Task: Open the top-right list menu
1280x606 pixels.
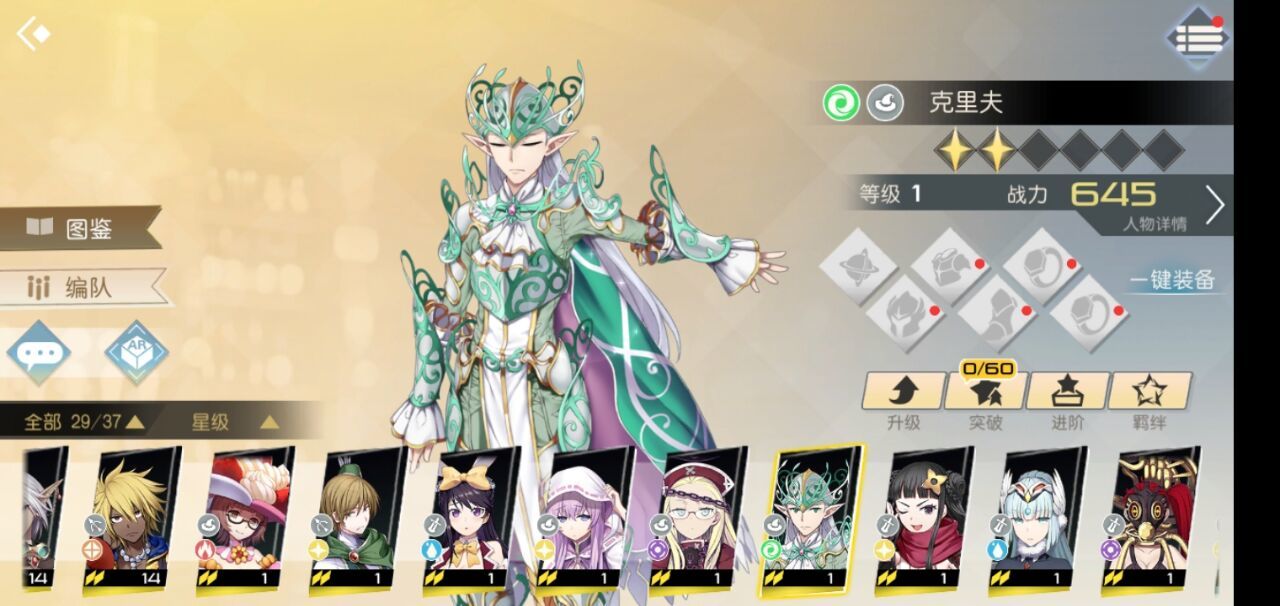Action: pyautogui.click(x=1197, y=37)
